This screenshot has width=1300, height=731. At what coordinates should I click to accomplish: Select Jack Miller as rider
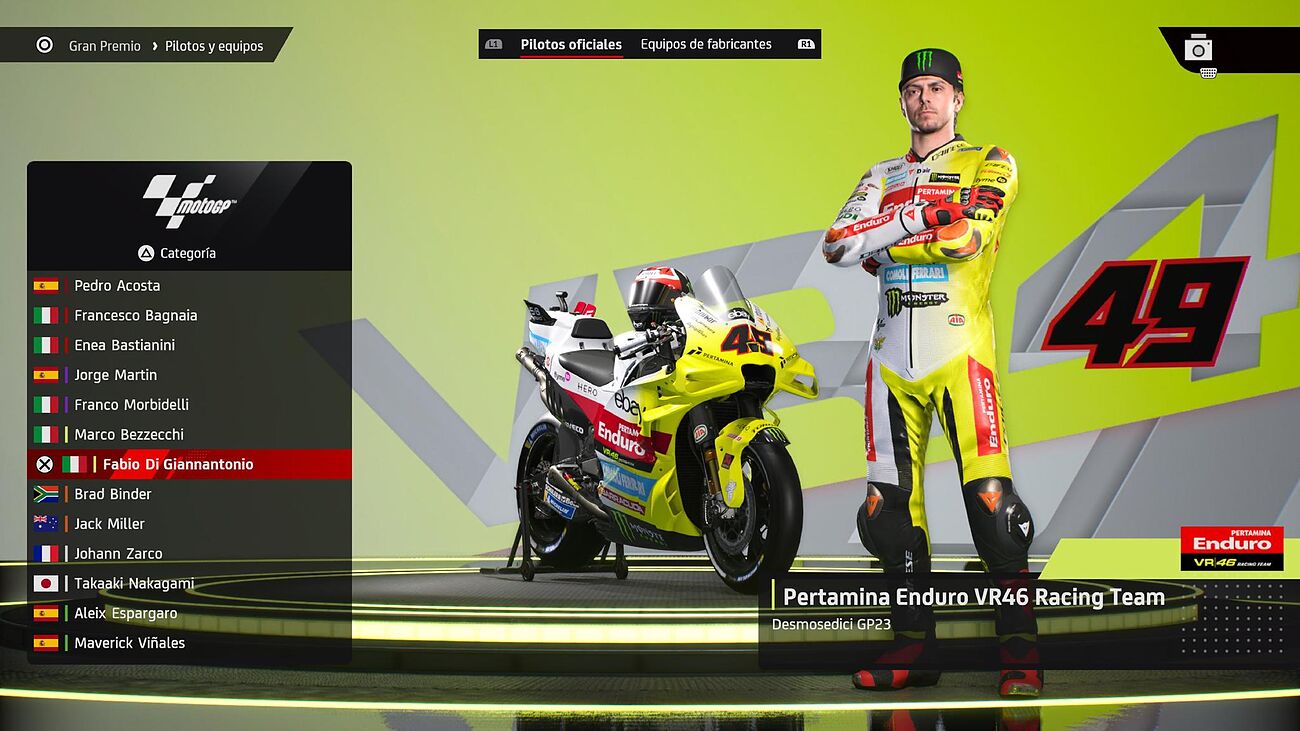click(x=109, y=524)
